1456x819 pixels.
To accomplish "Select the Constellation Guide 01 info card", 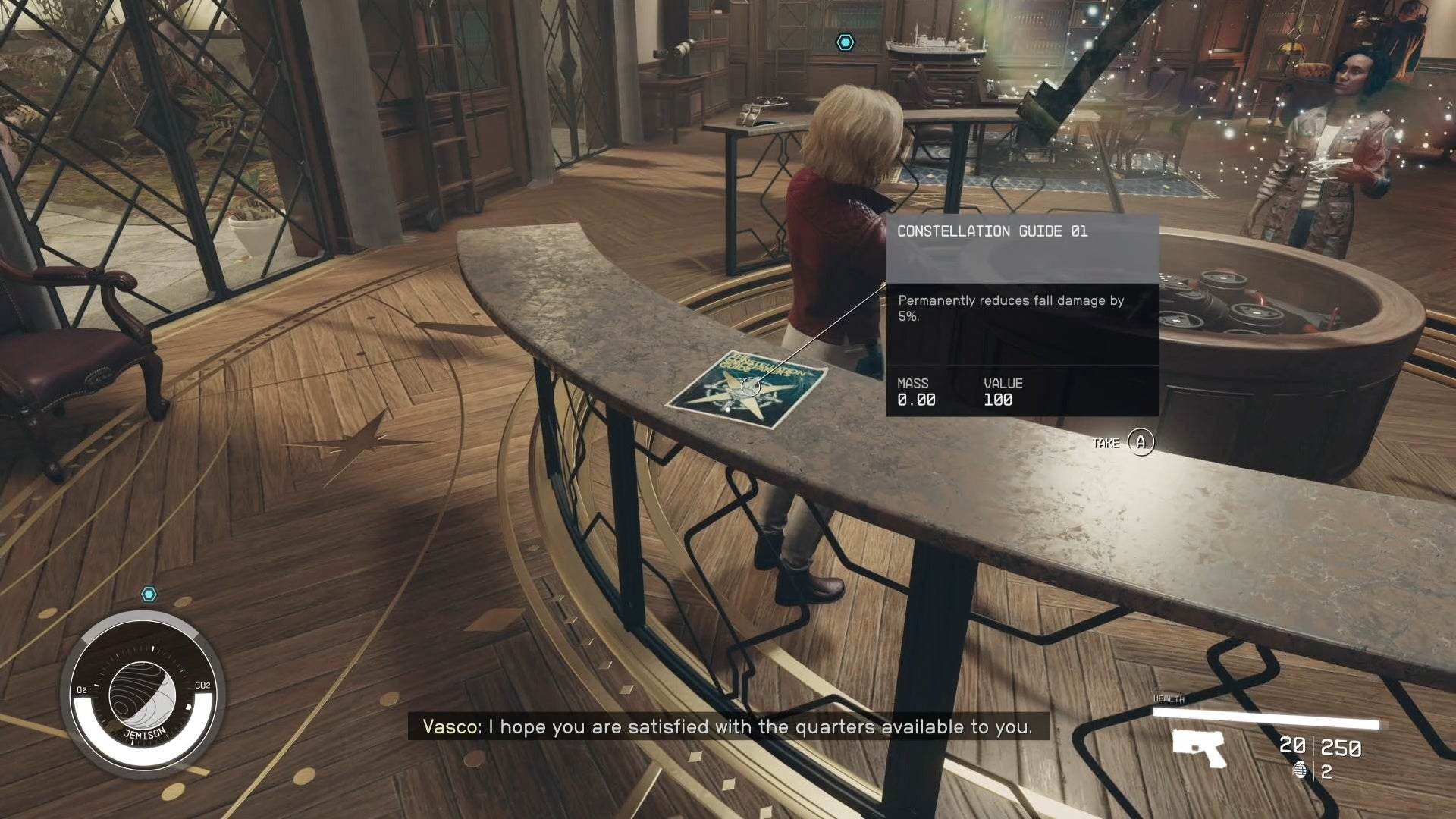I will pyautogui.click(x=1021, y=315).
